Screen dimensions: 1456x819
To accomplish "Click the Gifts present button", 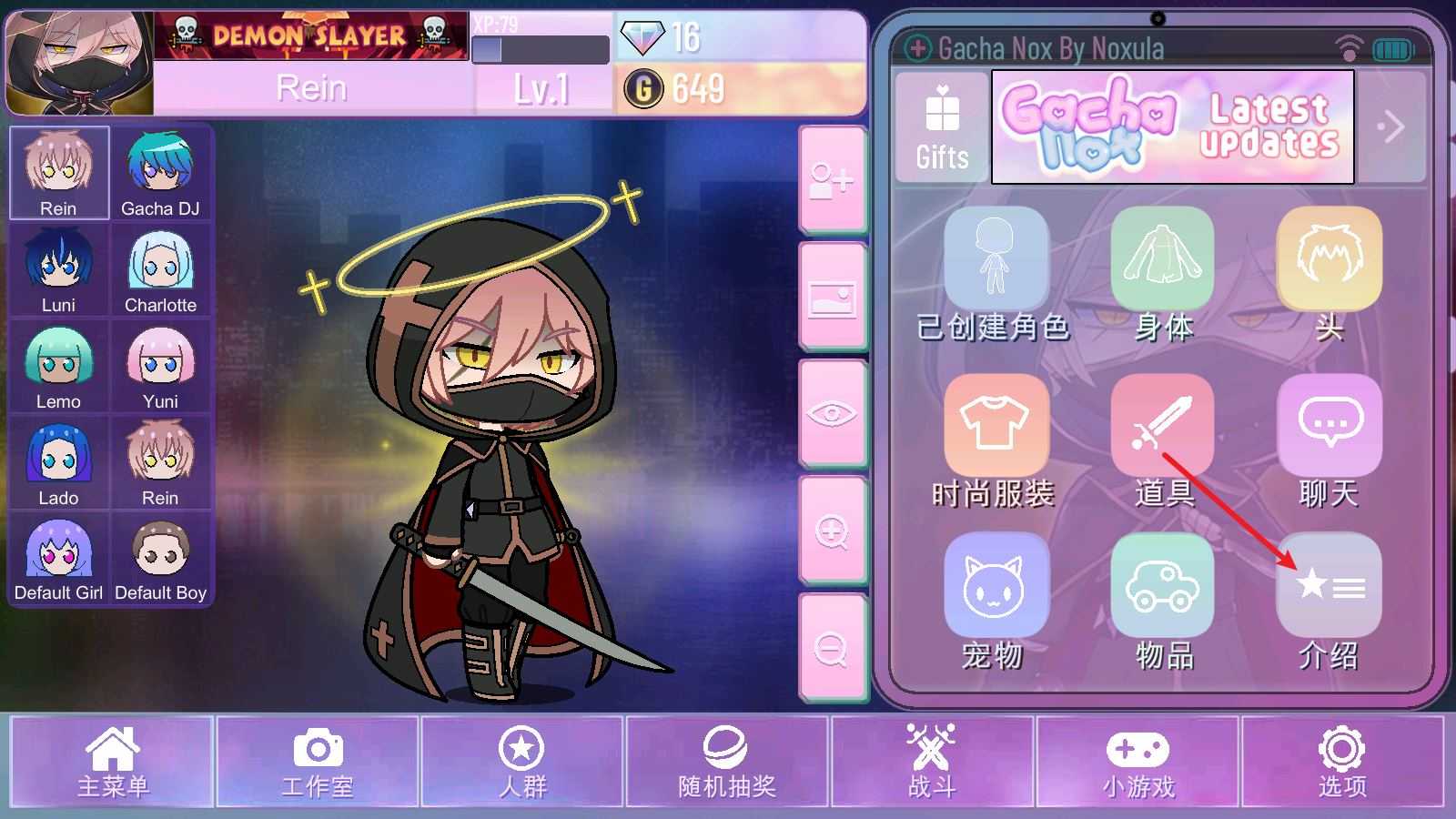I will (941, 127).
